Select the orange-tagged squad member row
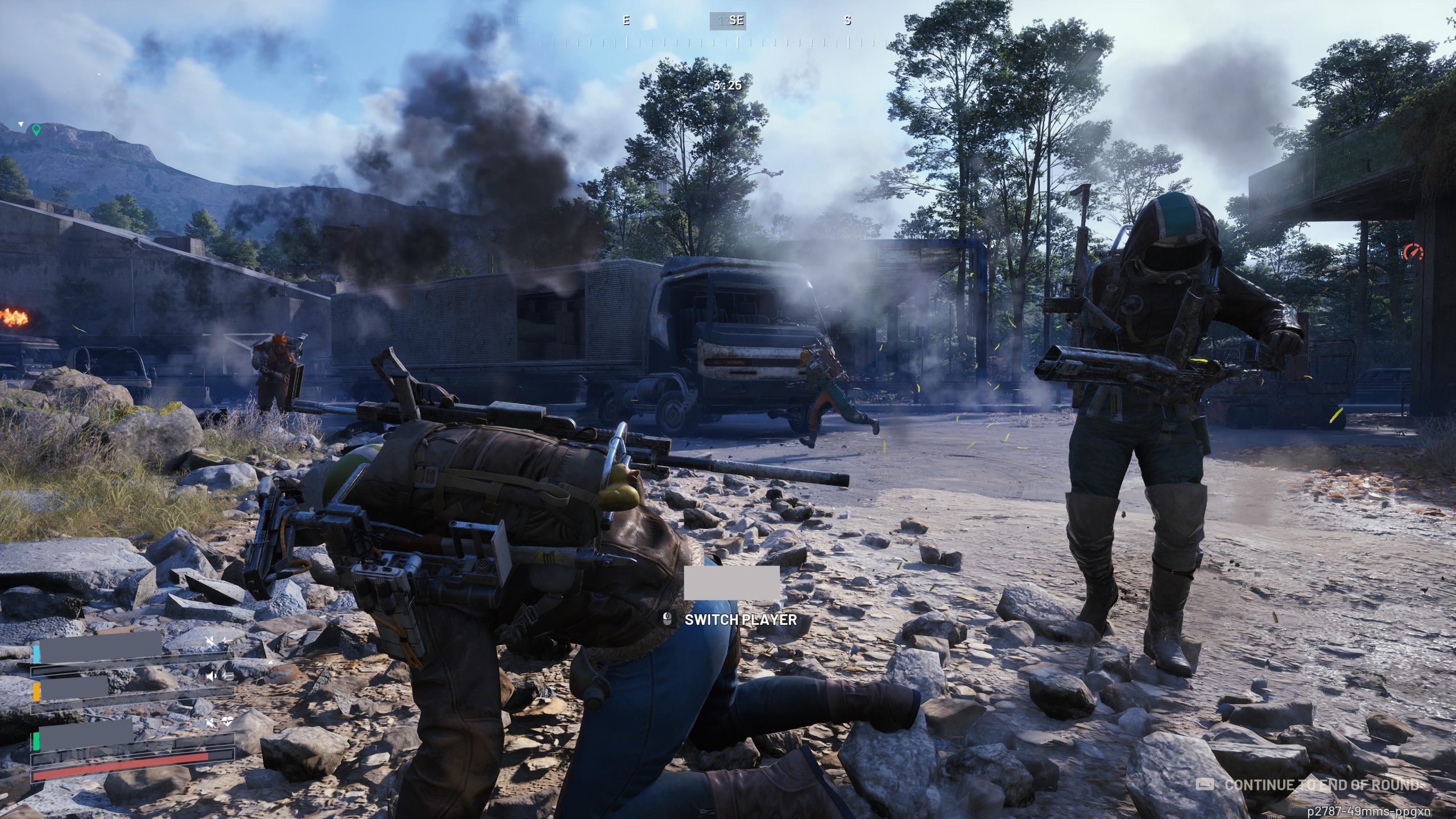 (74, 689)
